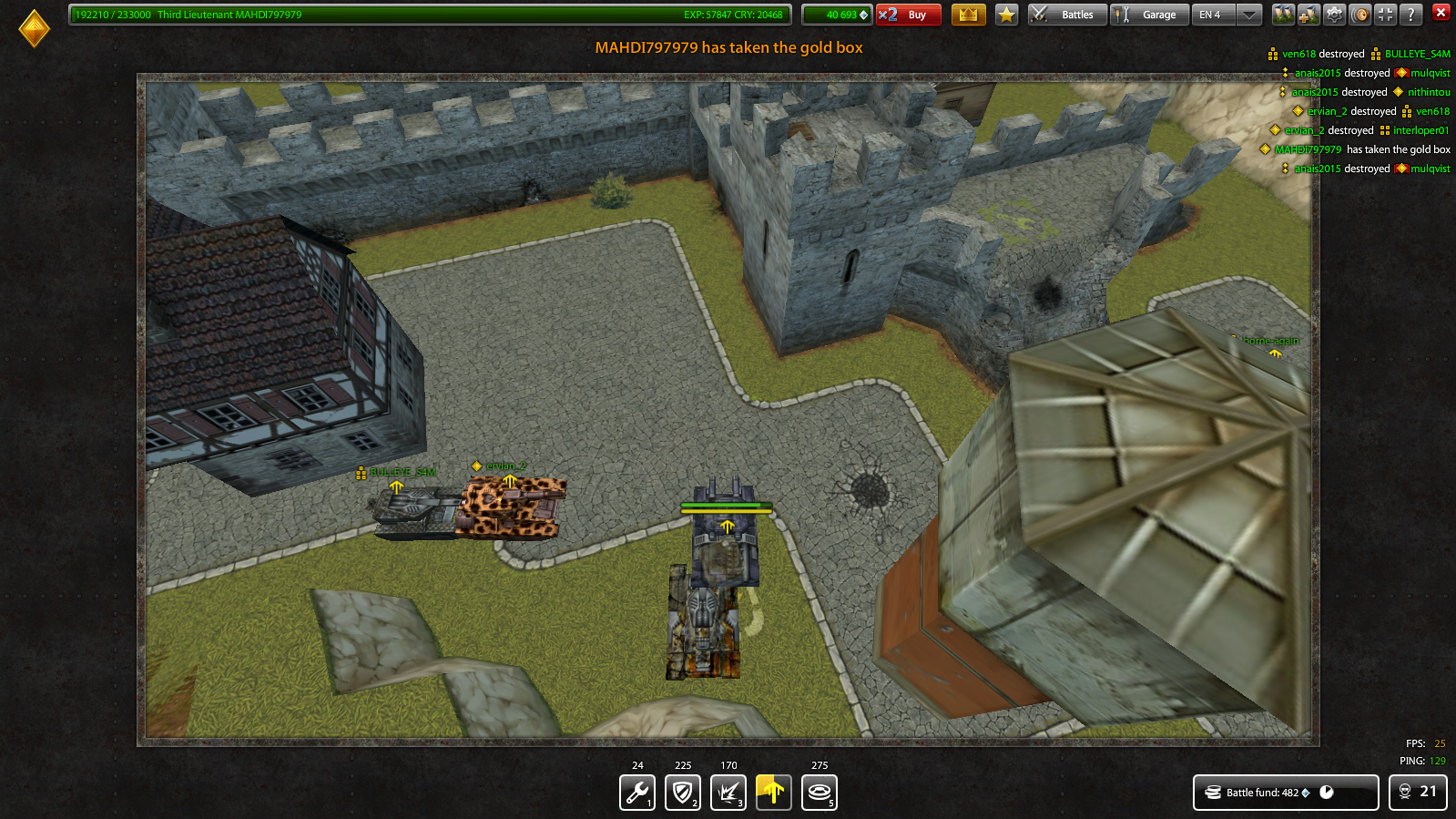Open the Battles menu
Image resolution: width=1456 pixels, height=819 pixels.
[1066, 14]
